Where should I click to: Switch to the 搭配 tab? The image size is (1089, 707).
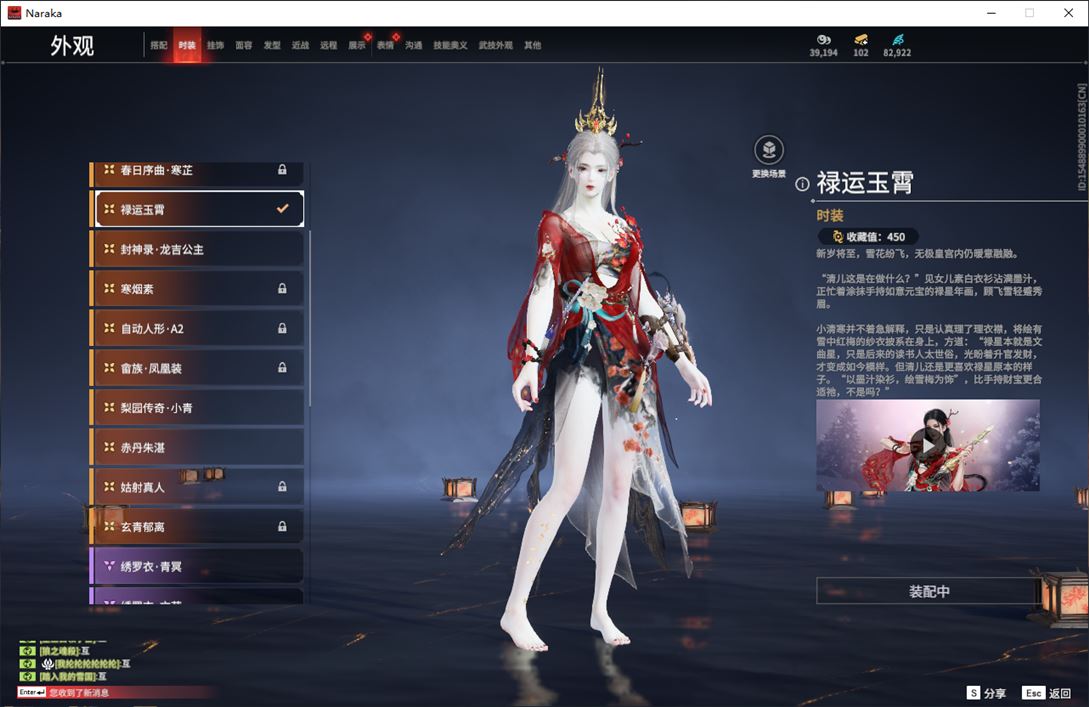(x=159, y=46)
